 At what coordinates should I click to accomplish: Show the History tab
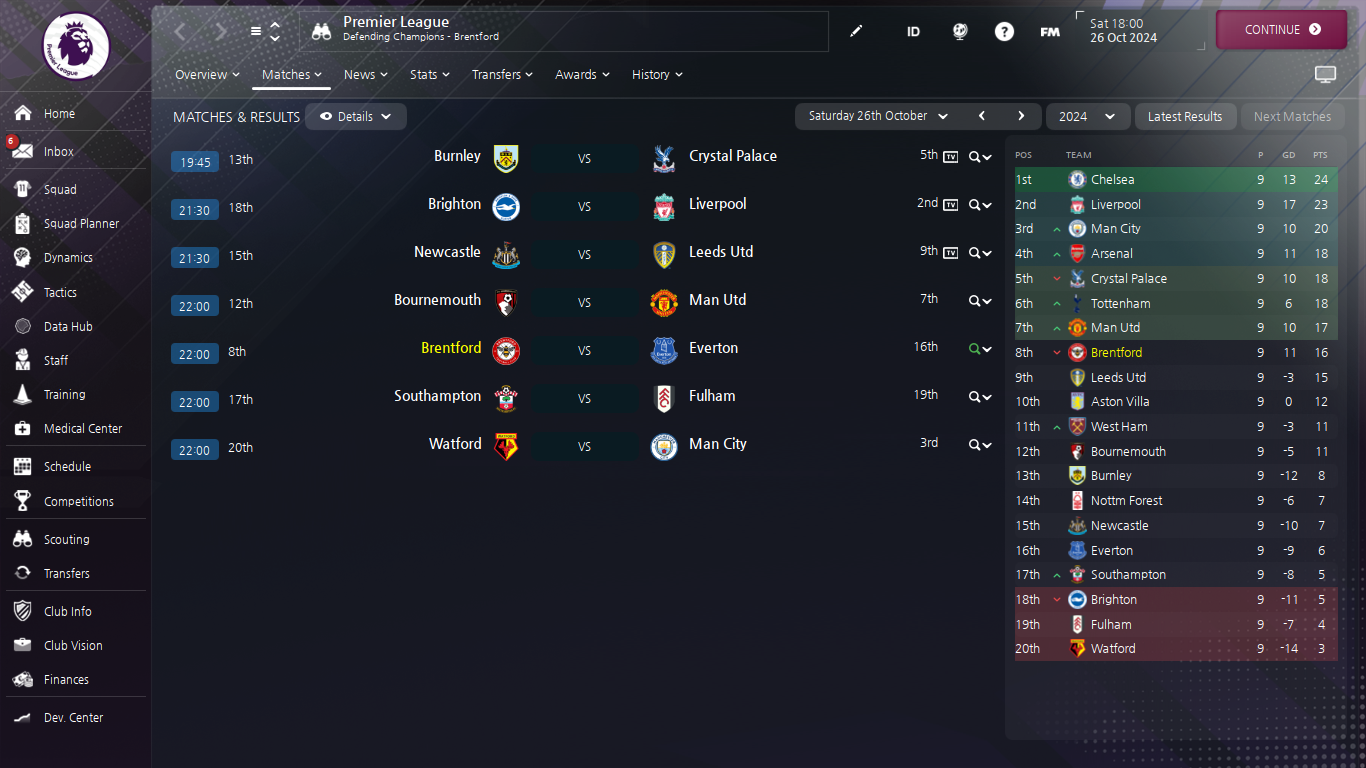[x=657, y=75]
